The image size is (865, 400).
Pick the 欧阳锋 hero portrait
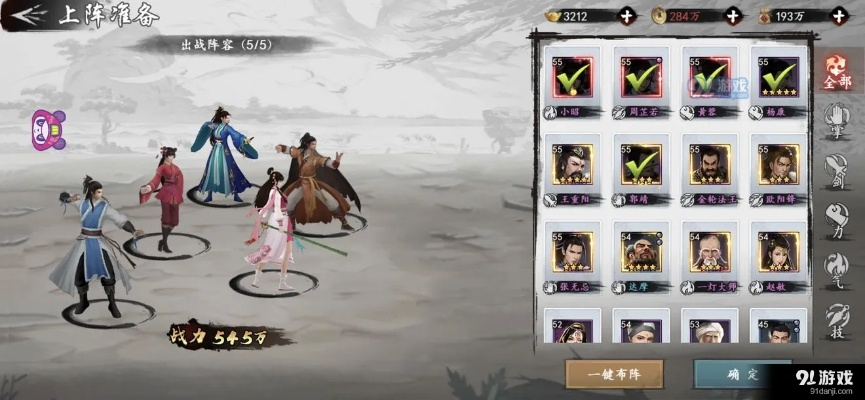pyautogui.click(x=778, y=165)
